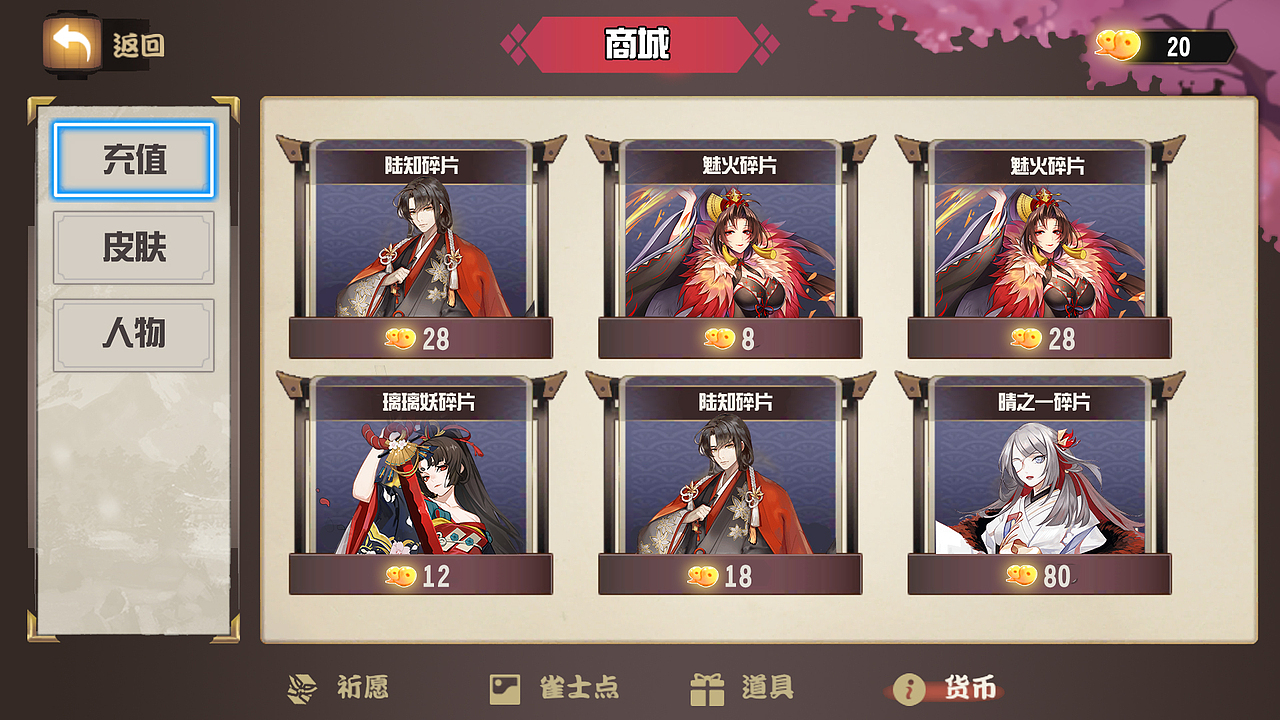Click the 雀士点 picture icon

pos(506,687)
